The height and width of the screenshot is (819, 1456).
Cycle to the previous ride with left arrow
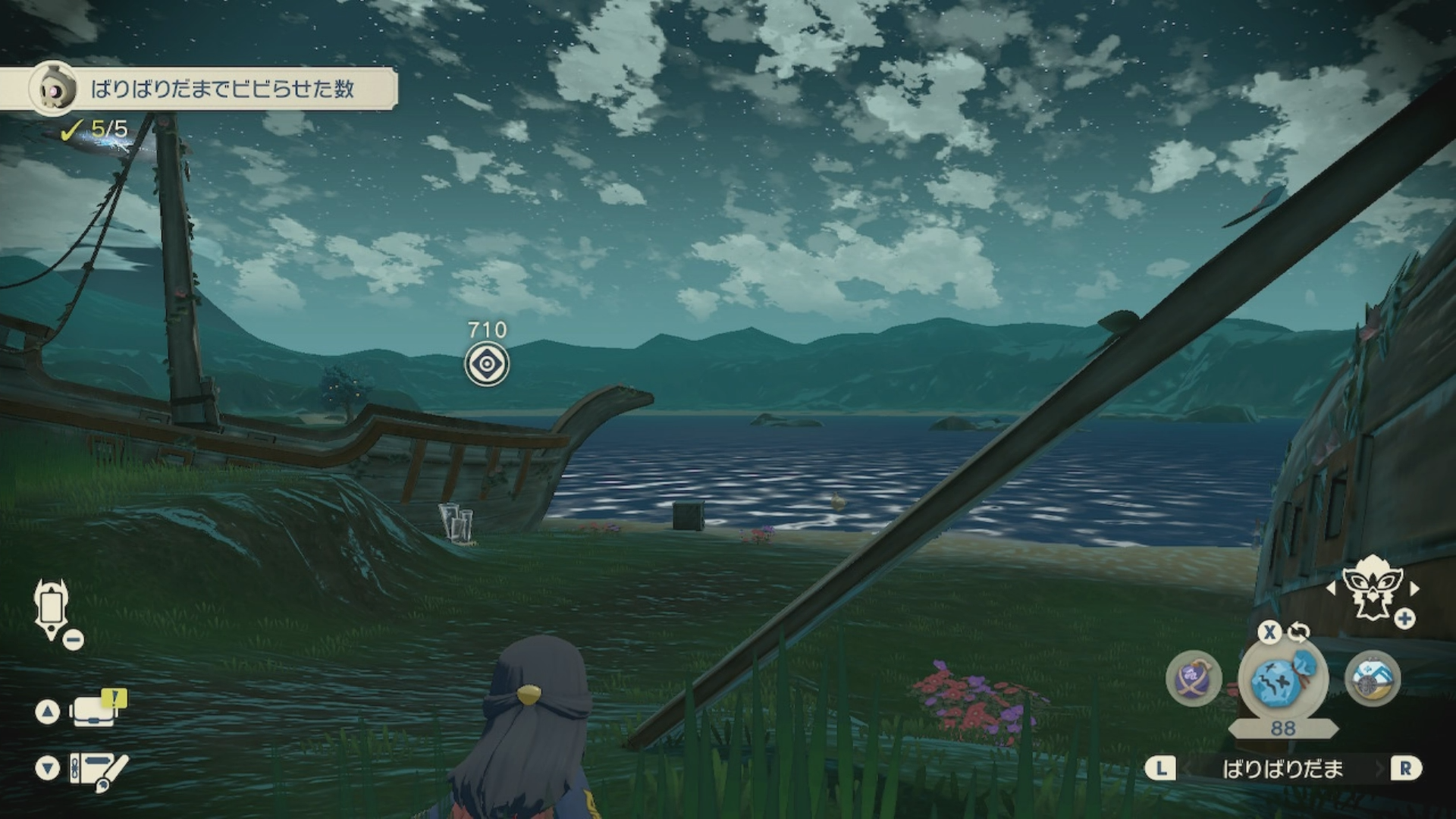(x=1331, y=588)
